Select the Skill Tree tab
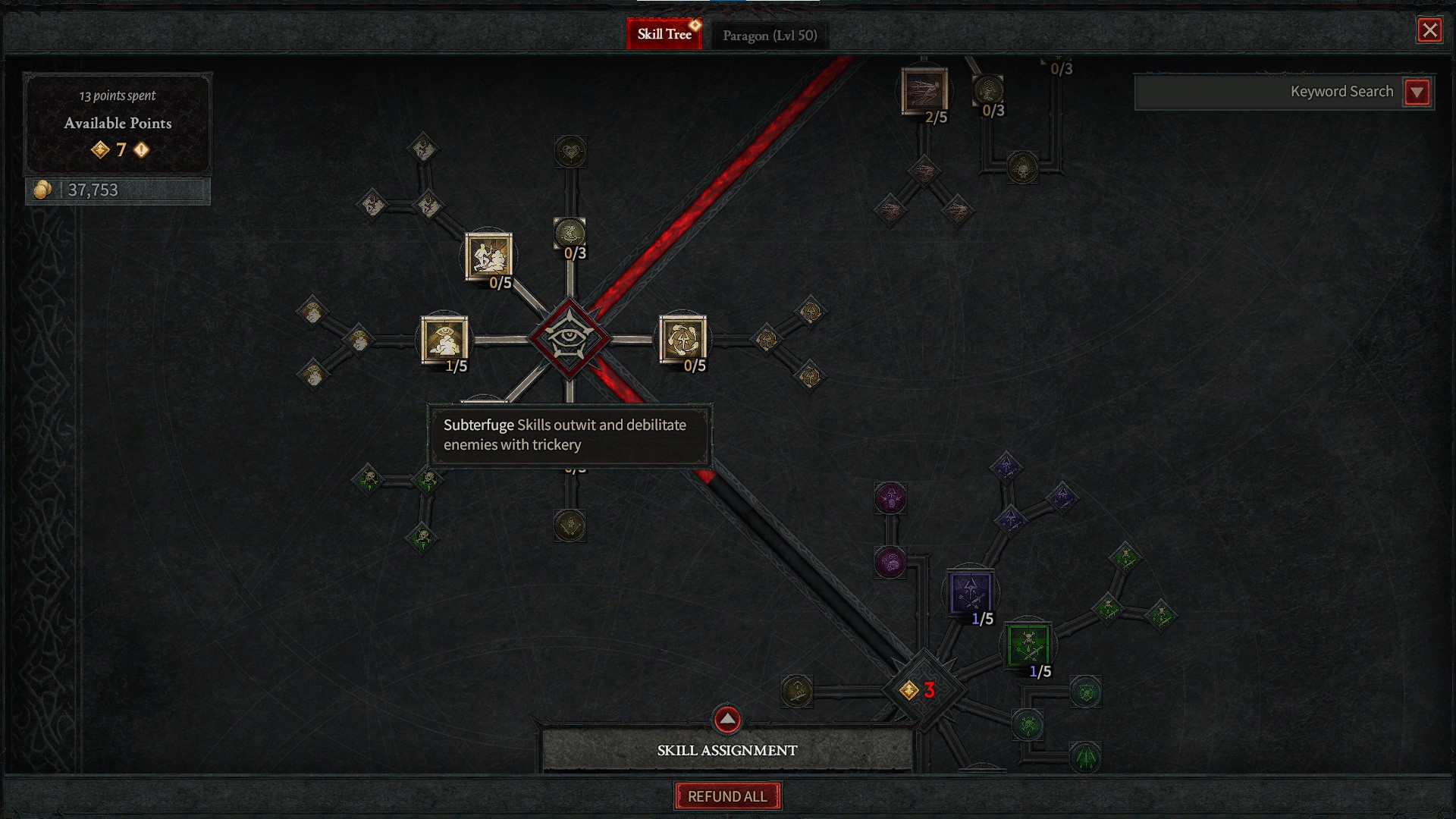The width and height of the screenshot is (1456, 819). [x=664, y=33]
